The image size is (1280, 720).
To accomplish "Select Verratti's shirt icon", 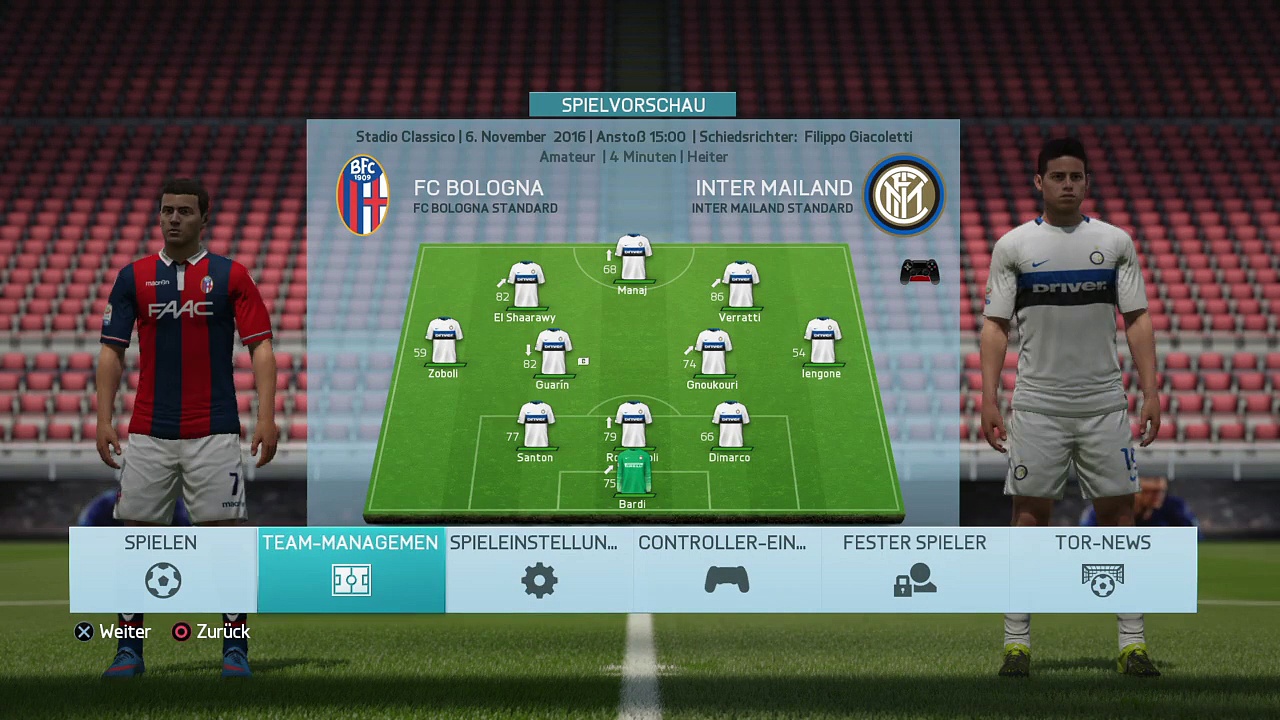I will [x=740, y=286].
